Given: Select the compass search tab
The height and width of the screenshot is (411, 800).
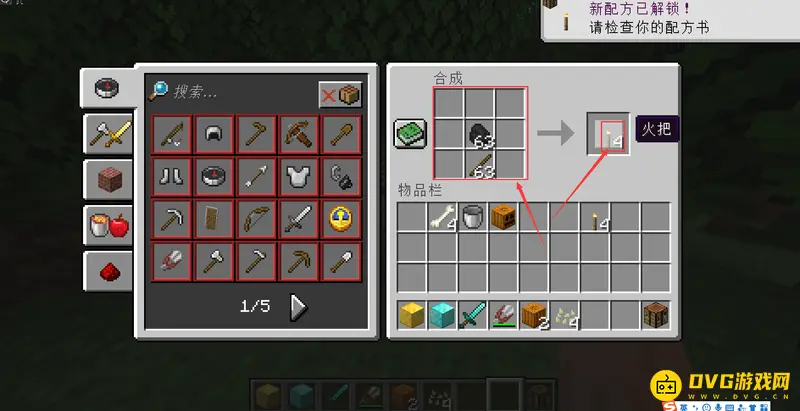Looking at the screenshot, I should 107,88.
